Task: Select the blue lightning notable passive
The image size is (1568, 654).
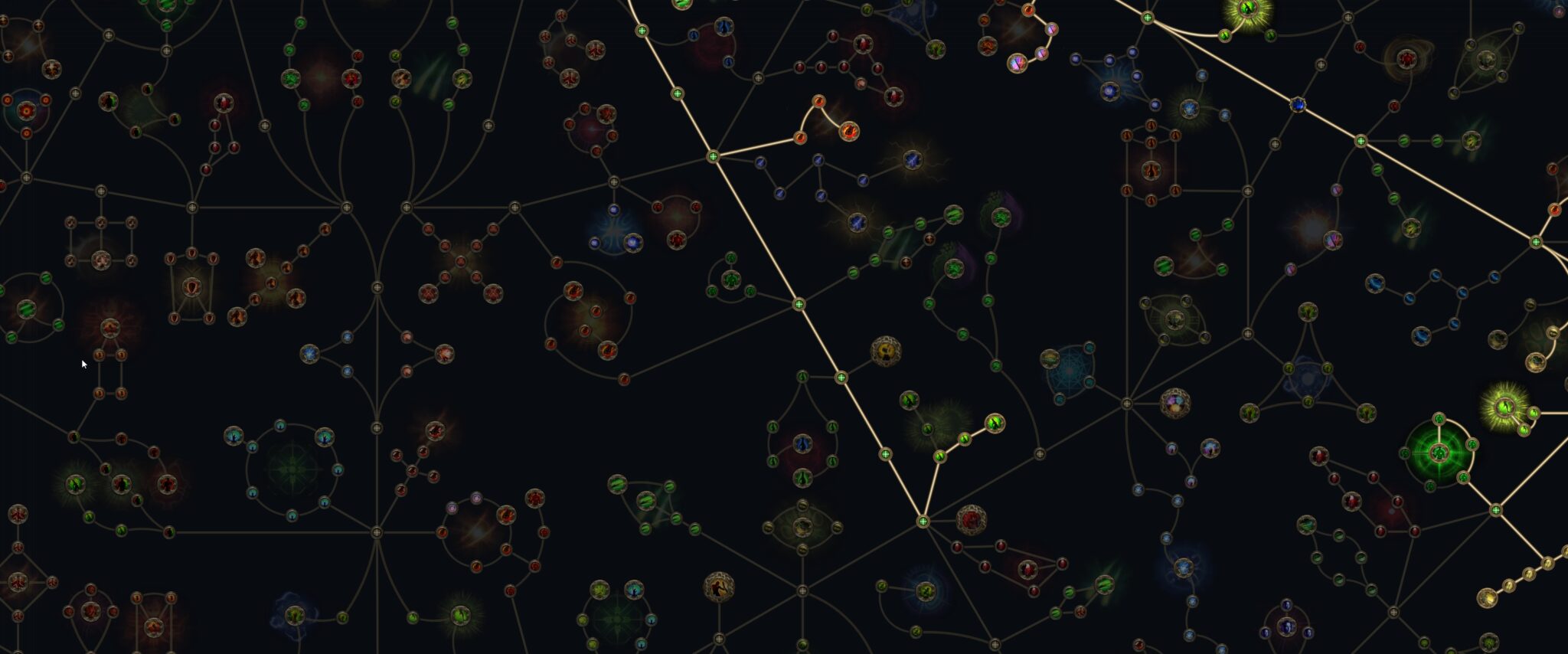Action: (x=912, y=160)
